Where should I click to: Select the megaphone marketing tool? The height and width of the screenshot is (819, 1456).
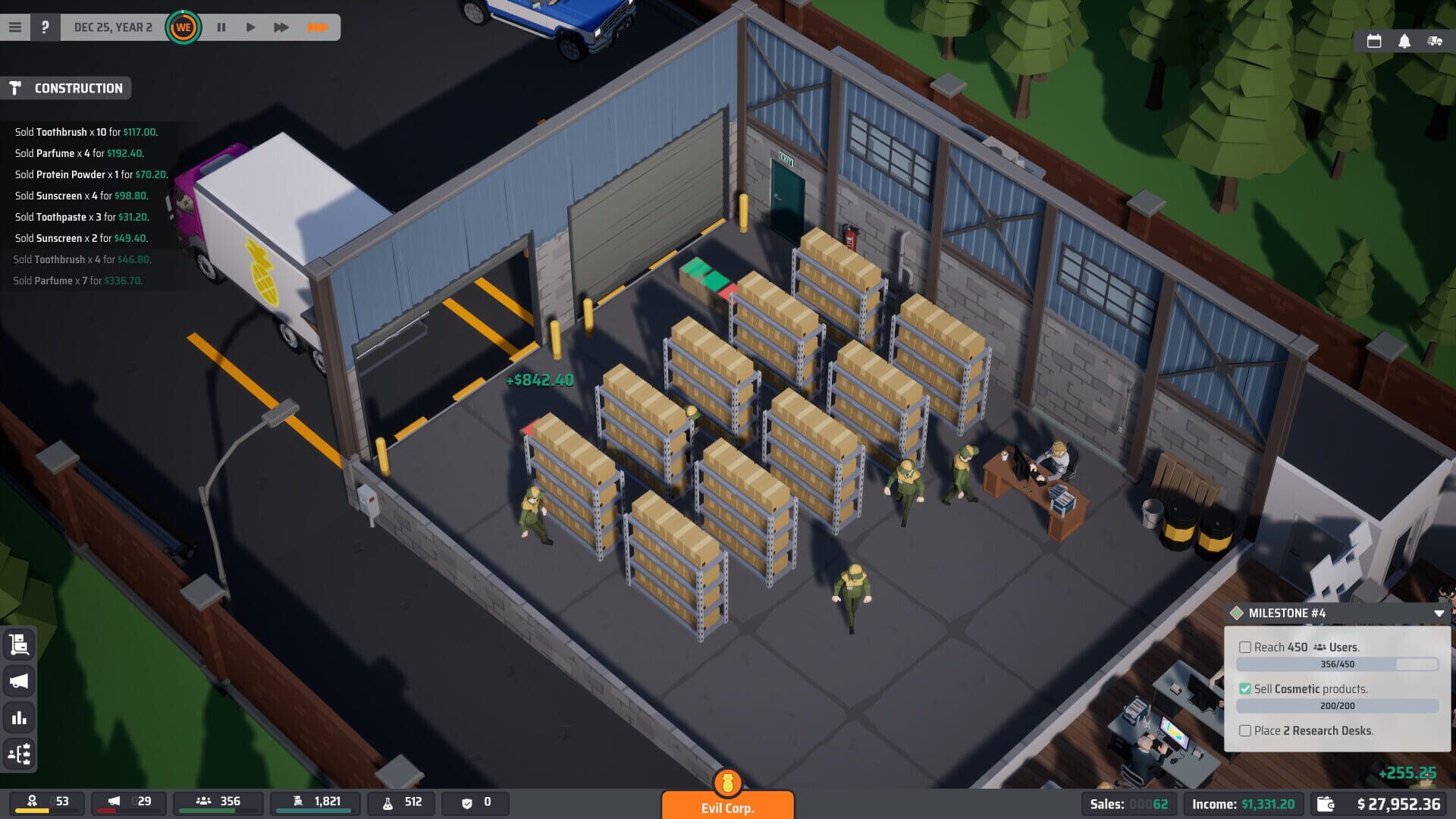pyautogui.click(x=19, y=681)
